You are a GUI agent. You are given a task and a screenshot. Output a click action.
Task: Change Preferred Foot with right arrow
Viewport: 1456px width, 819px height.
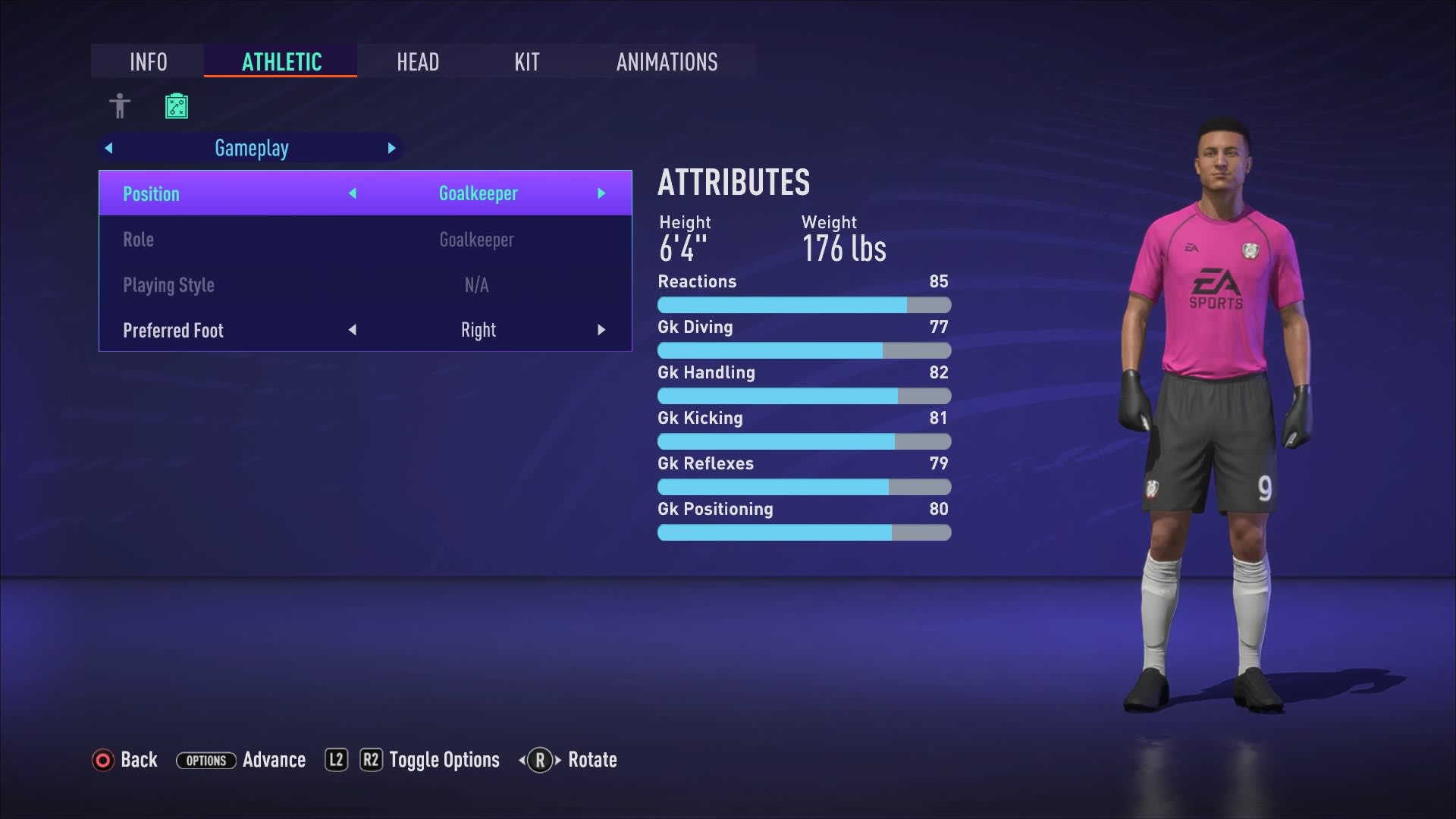pos(601,331)
